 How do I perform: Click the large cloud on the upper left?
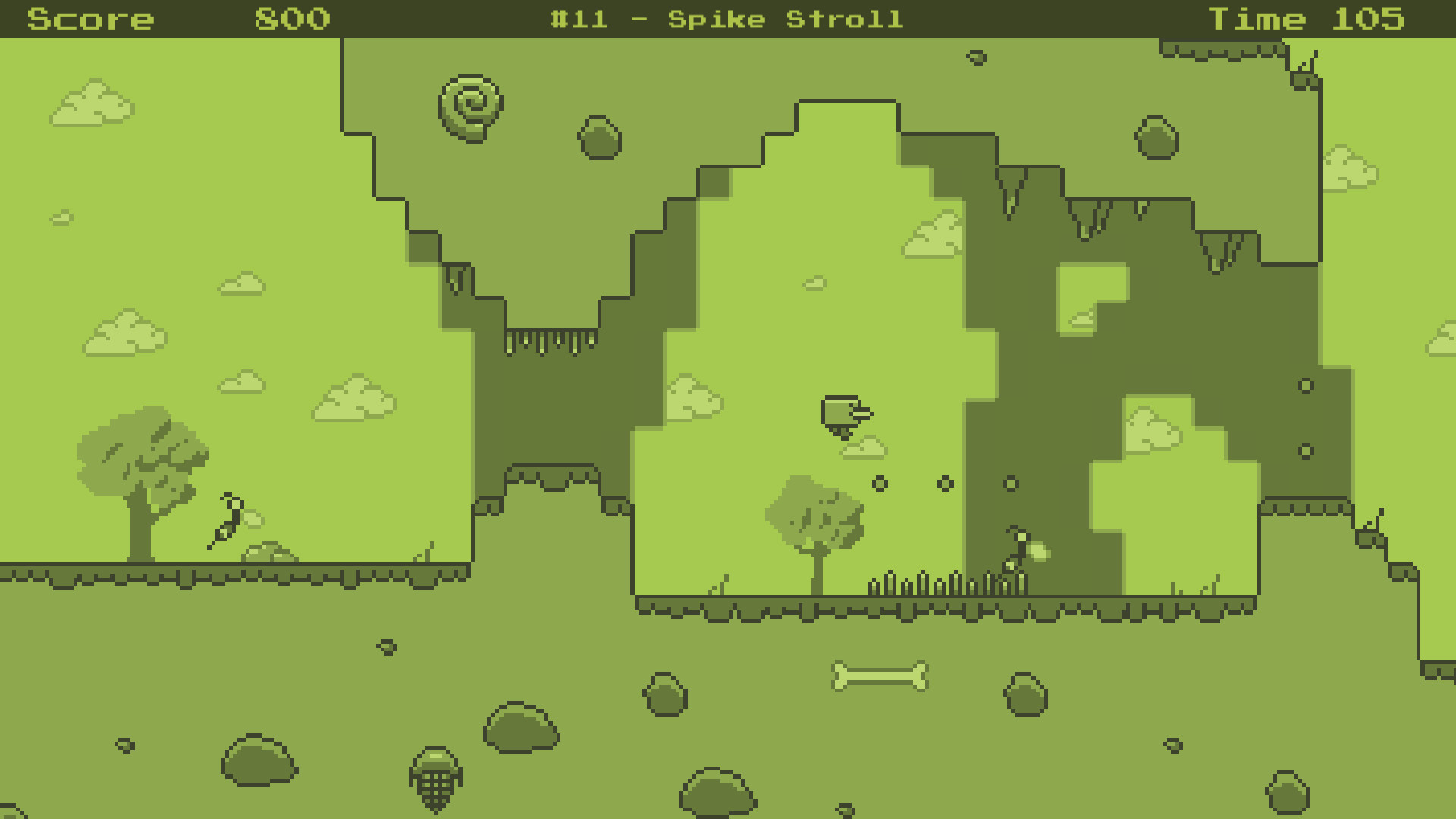point(91,102)
